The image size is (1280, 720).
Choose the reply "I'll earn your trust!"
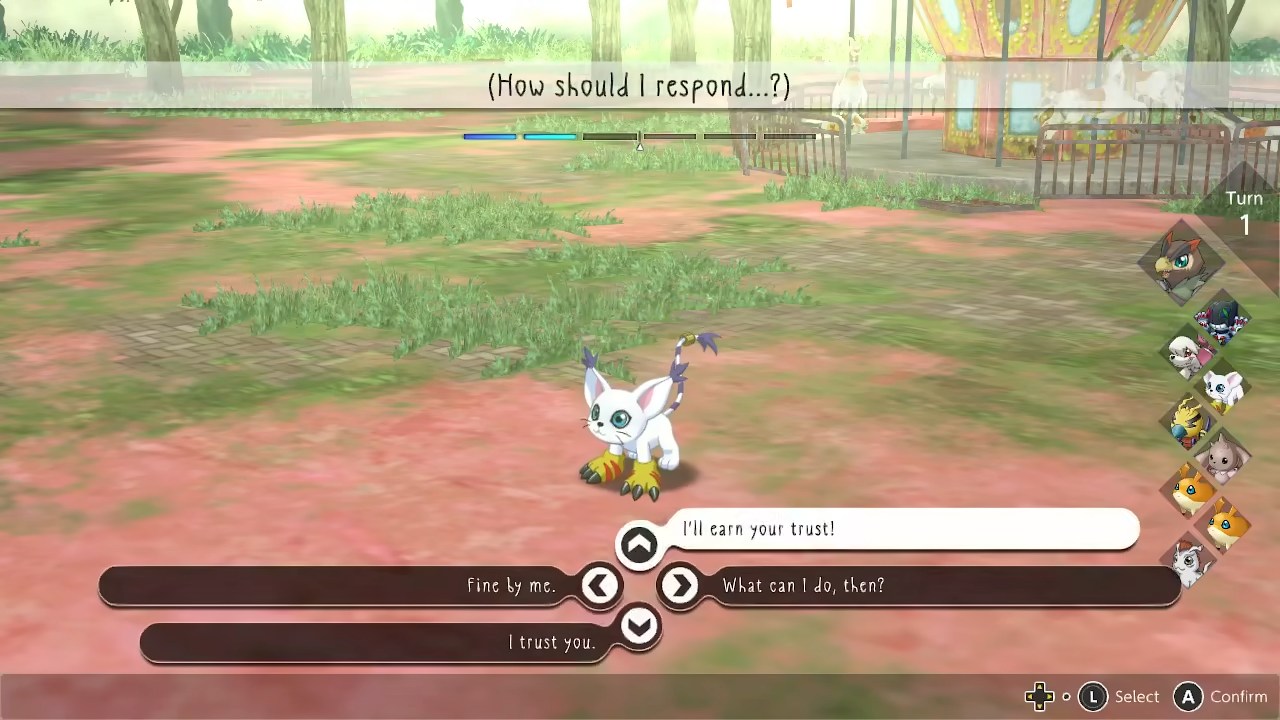click(758, 529)
